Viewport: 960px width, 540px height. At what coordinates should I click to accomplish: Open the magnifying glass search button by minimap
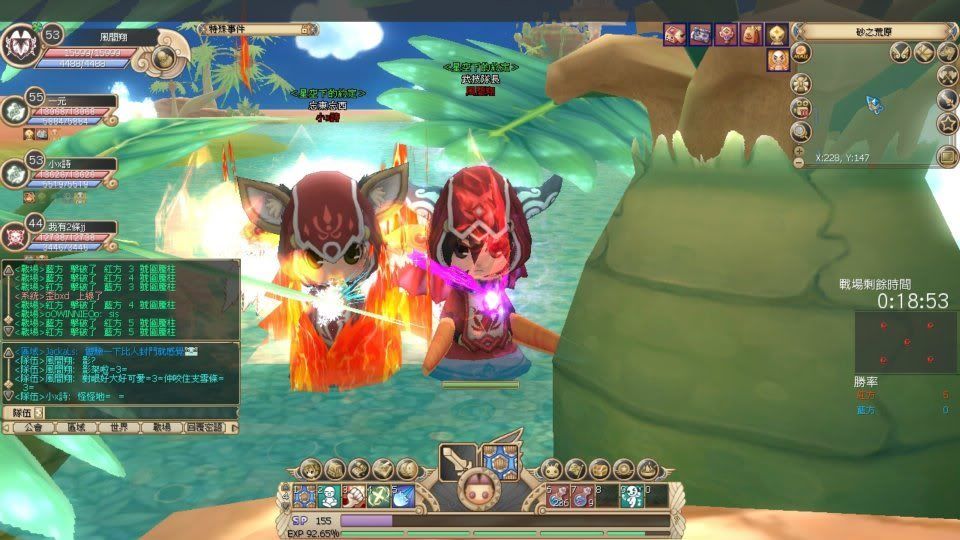(x=801, y=131)
